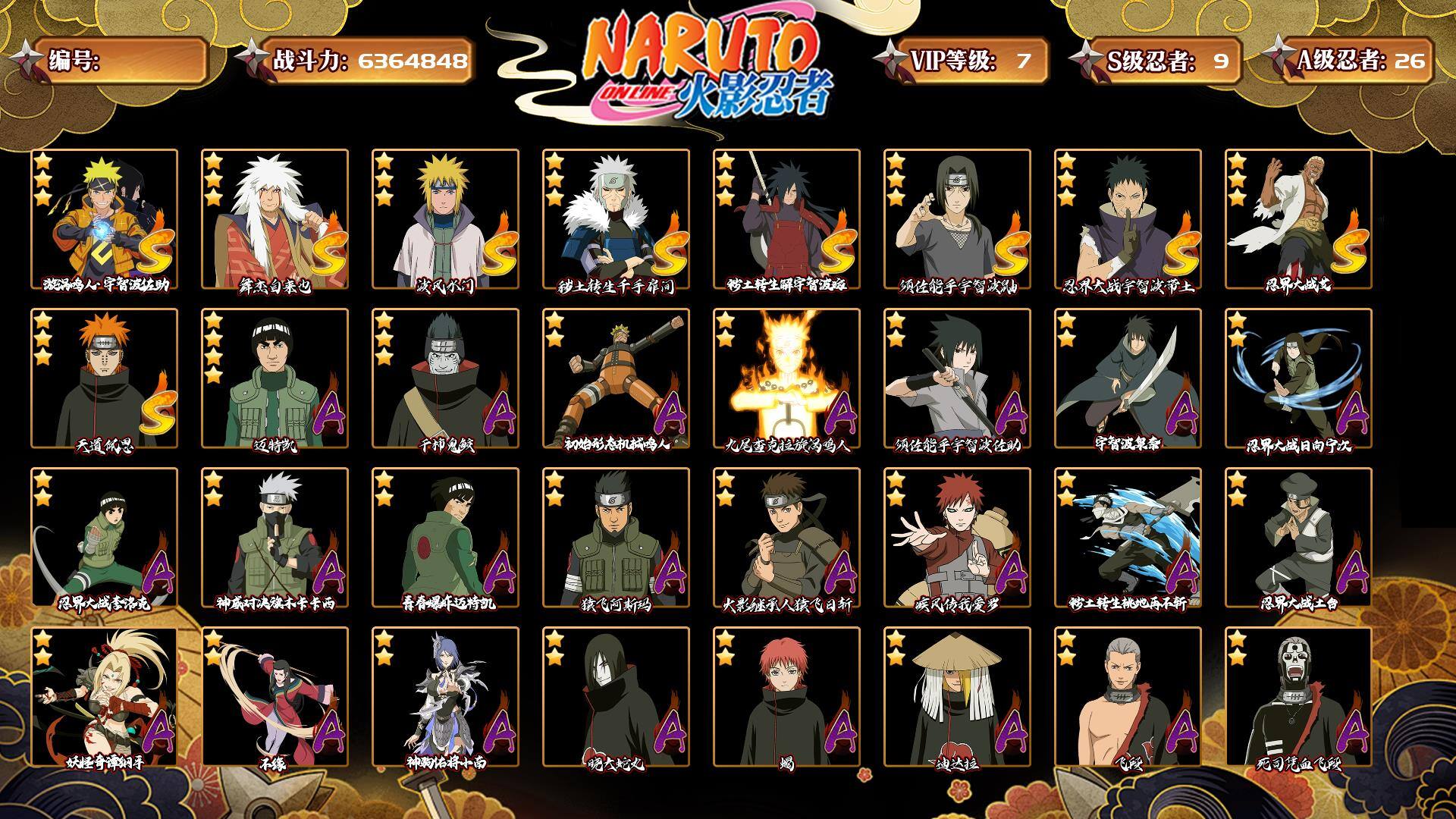Select the Tsunade card
Viewport: 1456px width, 819px height.
(x=104, y=697)
